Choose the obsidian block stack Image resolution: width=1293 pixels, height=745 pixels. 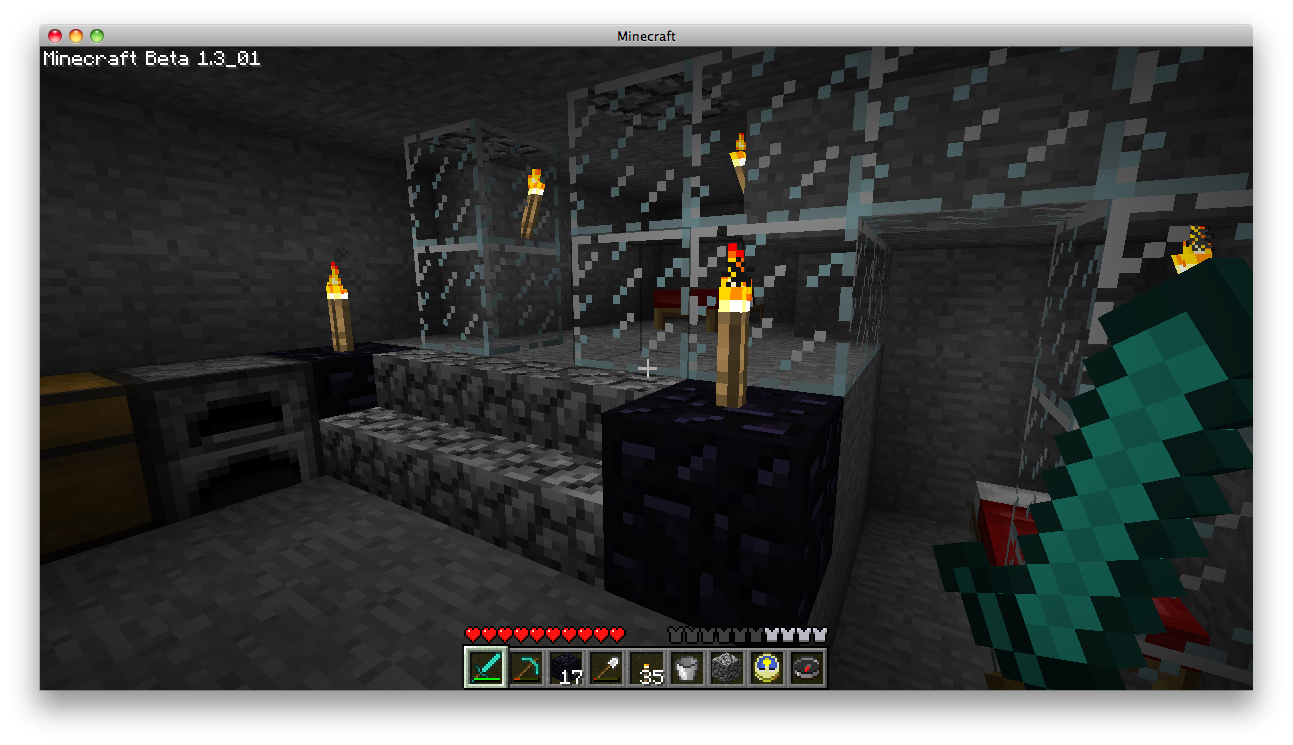tap(566, 667)
